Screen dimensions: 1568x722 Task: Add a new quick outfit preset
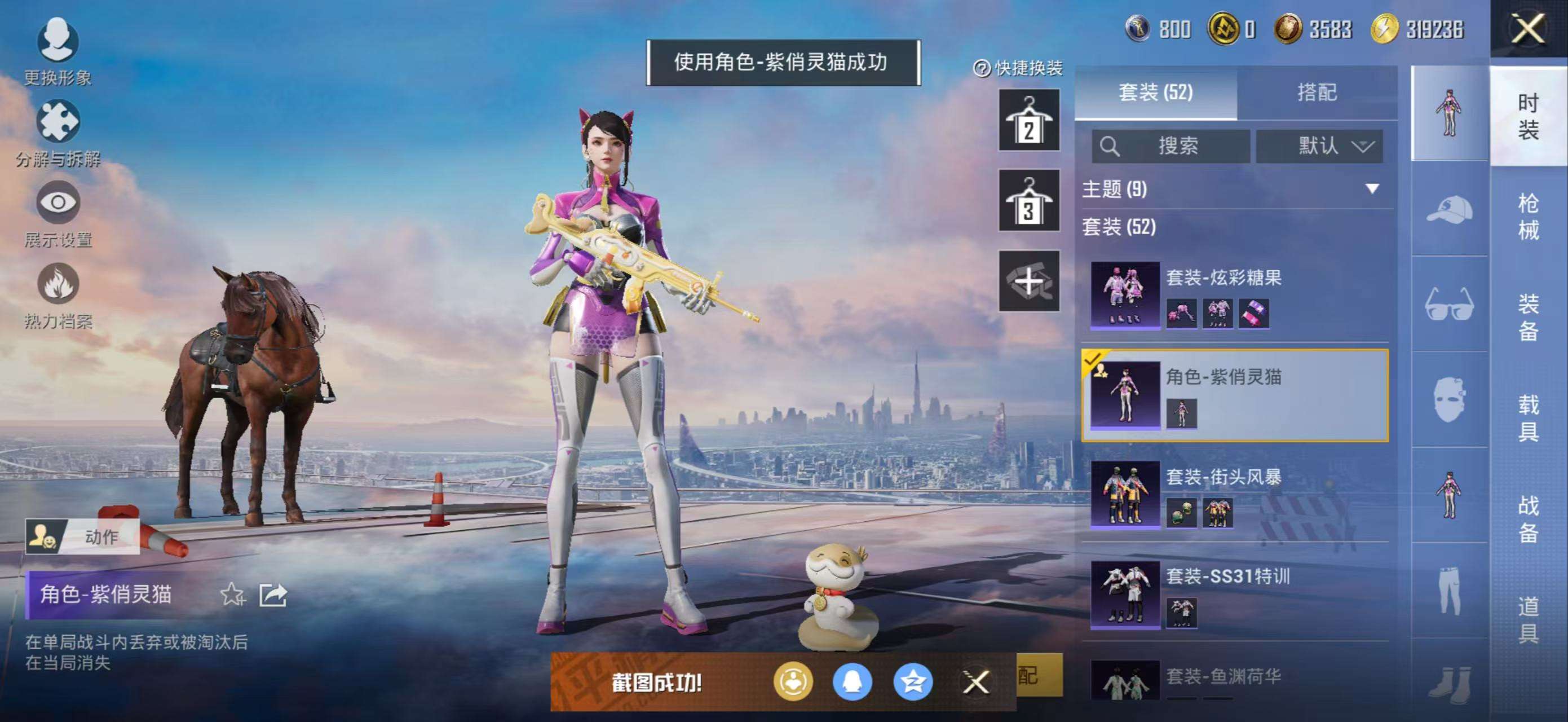coord(1028,281)
